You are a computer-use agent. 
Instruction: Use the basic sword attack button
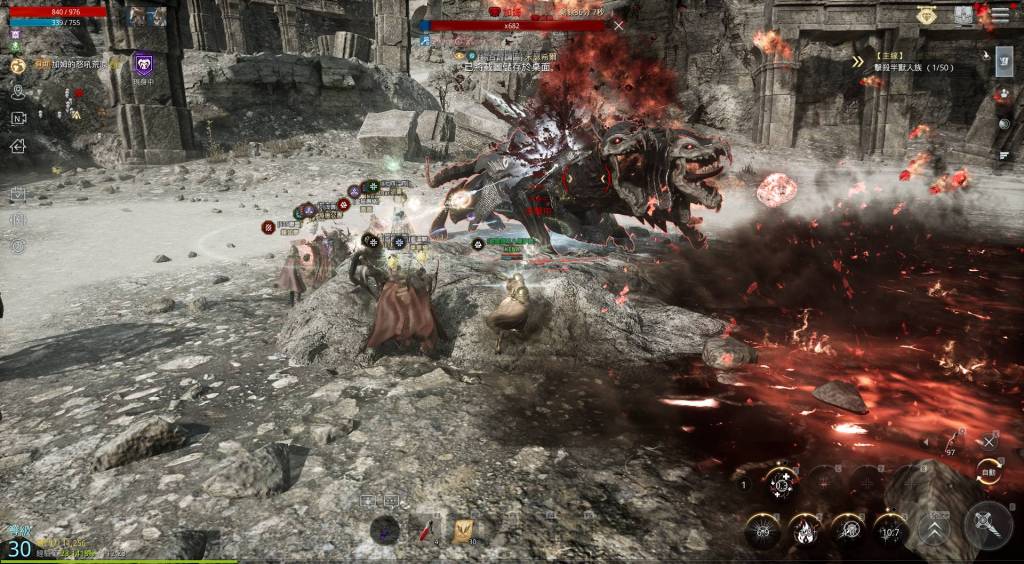point(987,524)
